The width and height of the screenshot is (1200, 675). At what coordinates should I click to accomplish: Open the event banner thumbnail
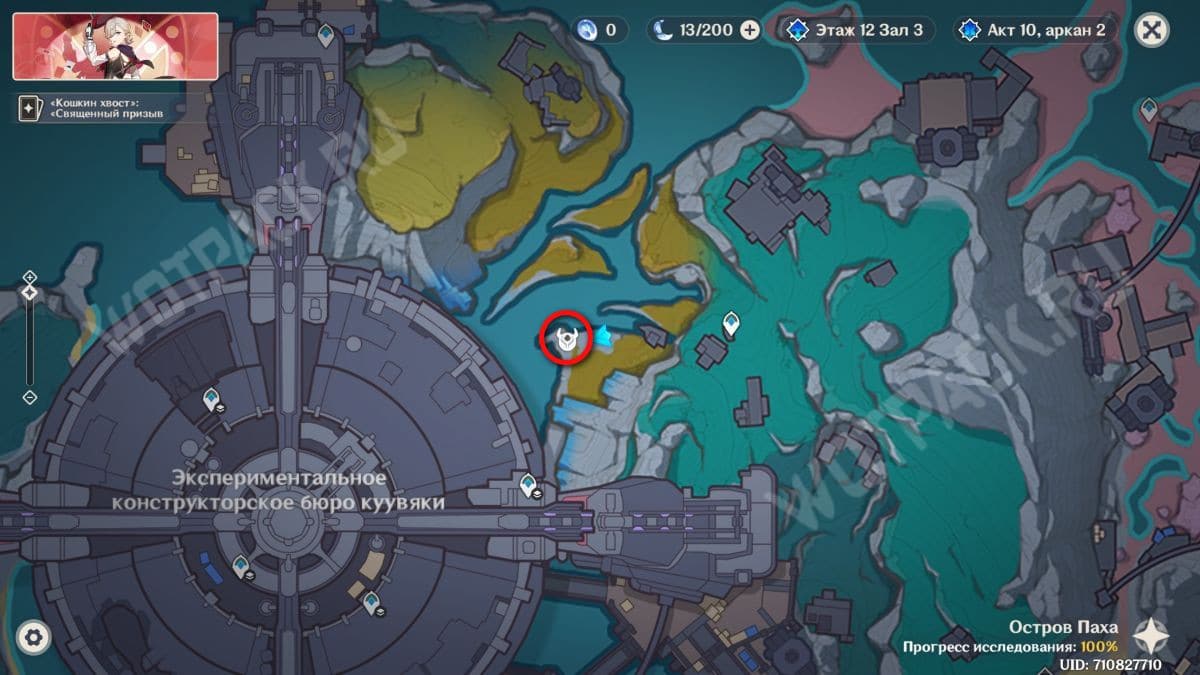(x=115, y=46)
